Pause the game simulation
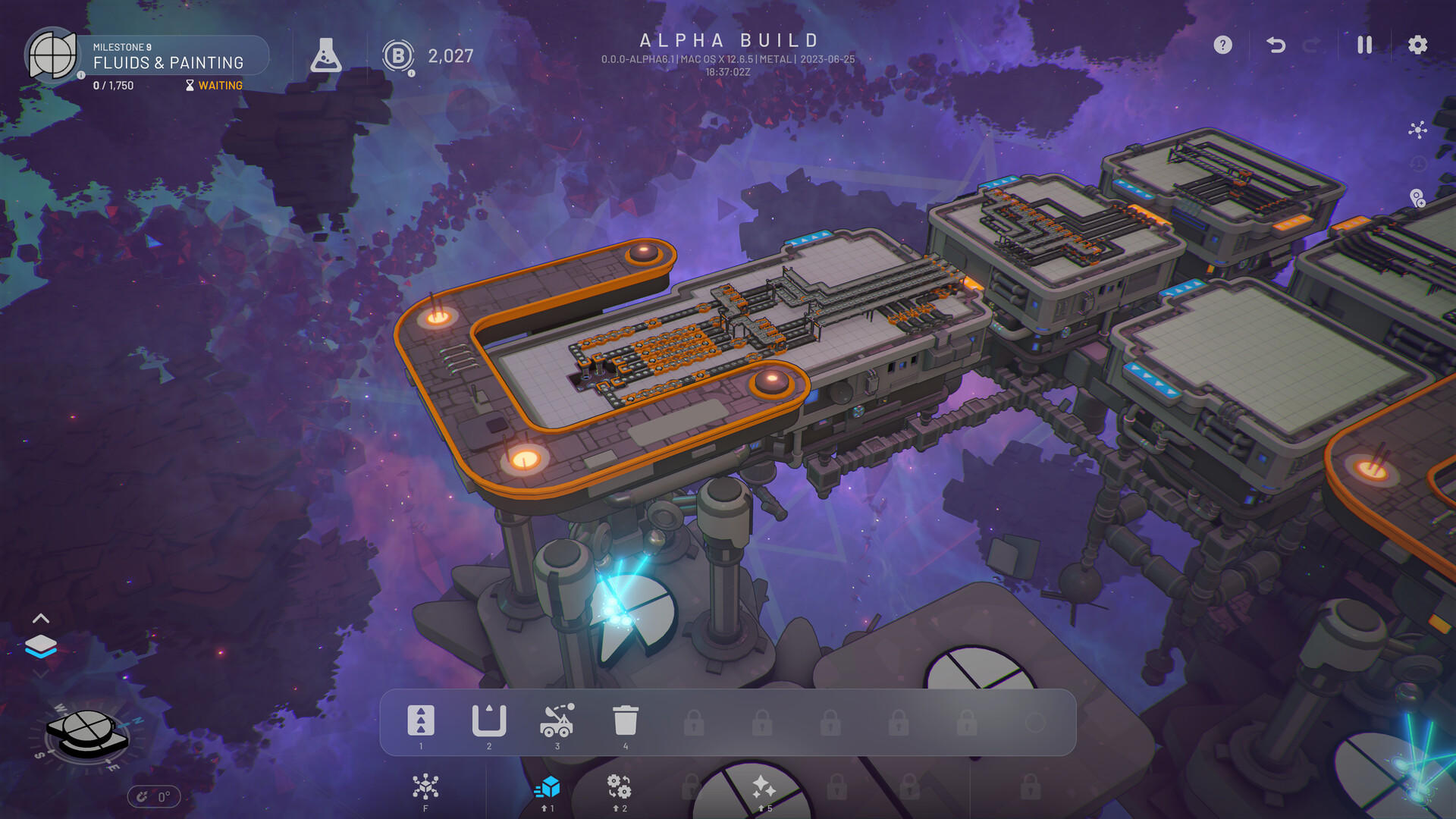 tap(1363, 45)
